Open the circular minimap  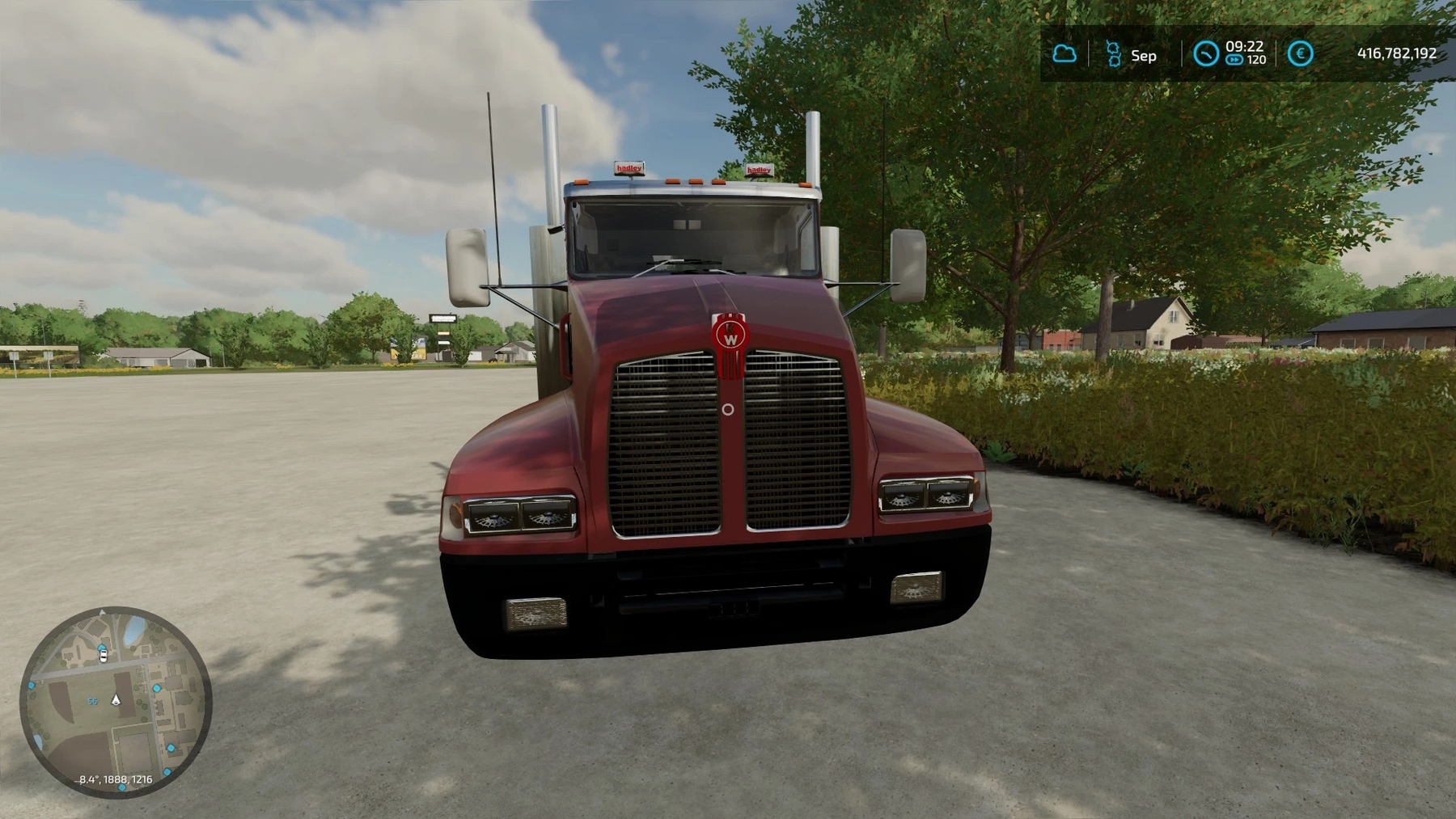tap(115, 701)
